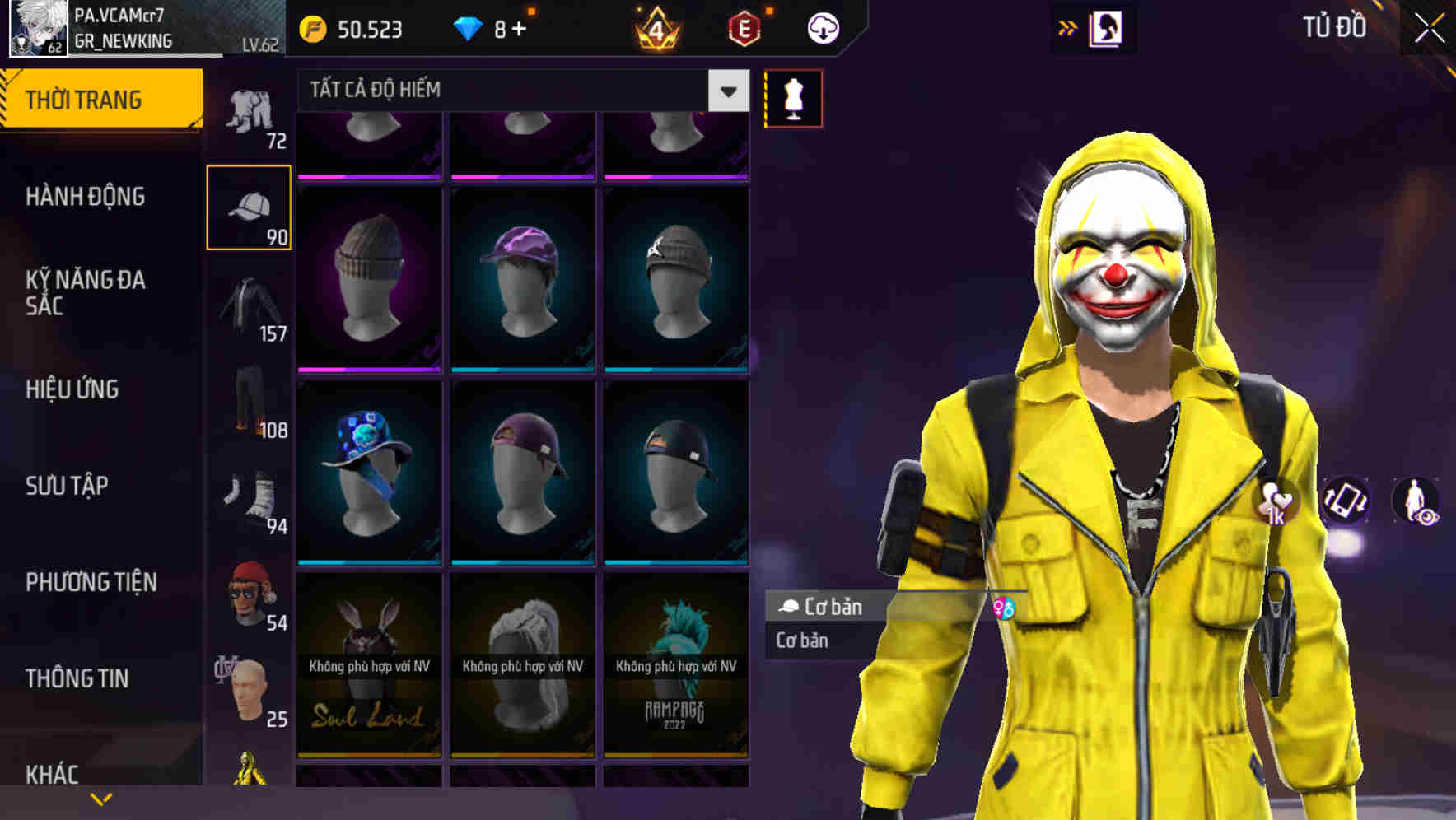
Task: Select the SƯU TẬP menu entry
Action: click(66, 486)
